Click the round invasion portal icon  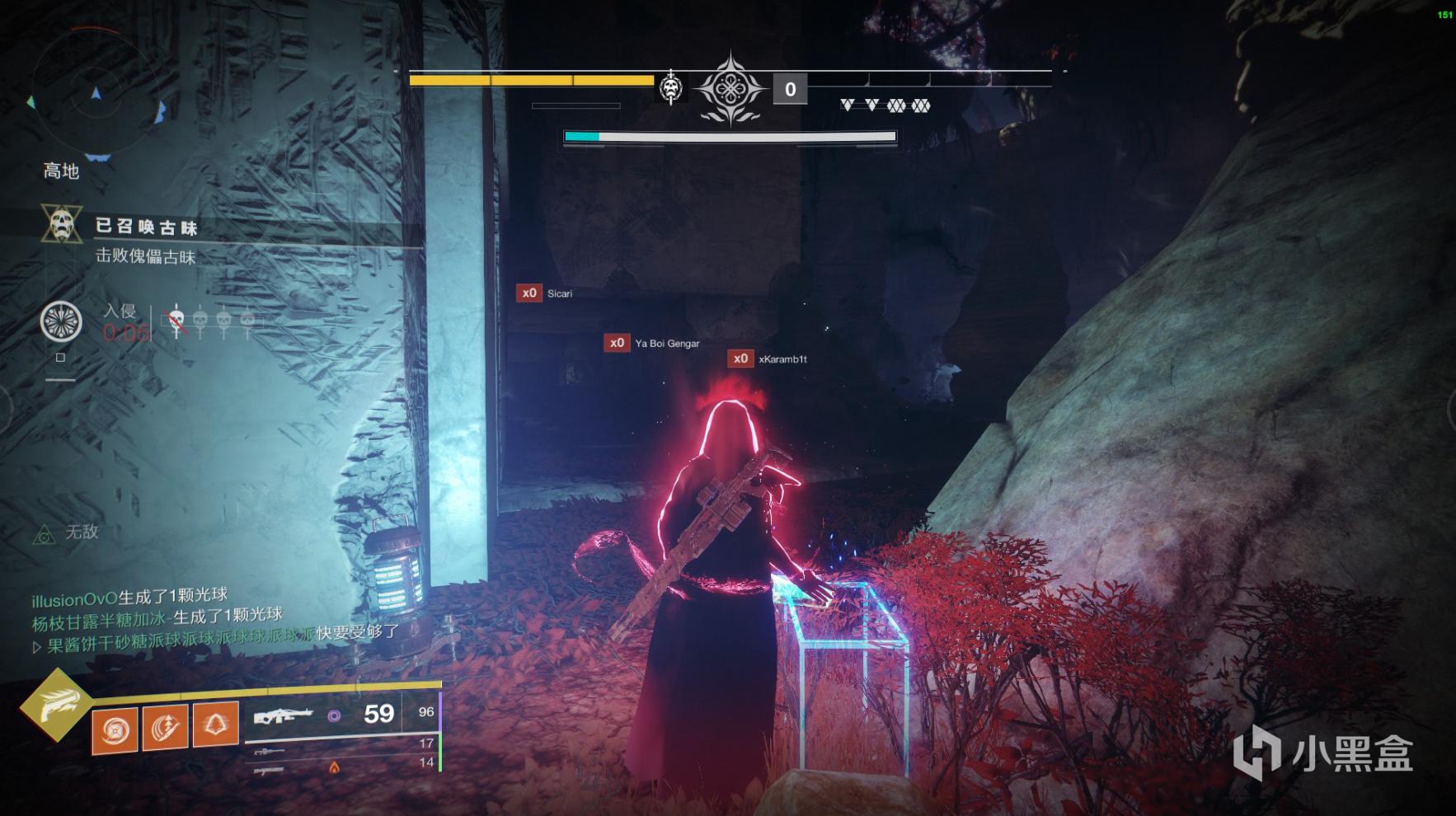[61, 321]
